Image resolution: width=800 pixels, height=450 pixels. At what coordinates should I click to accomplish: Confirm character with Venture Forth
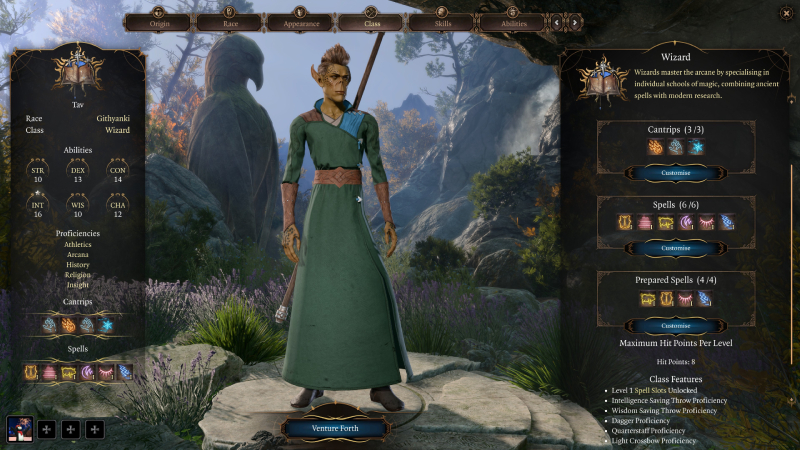pyautogui.click(x=334, y=429)
